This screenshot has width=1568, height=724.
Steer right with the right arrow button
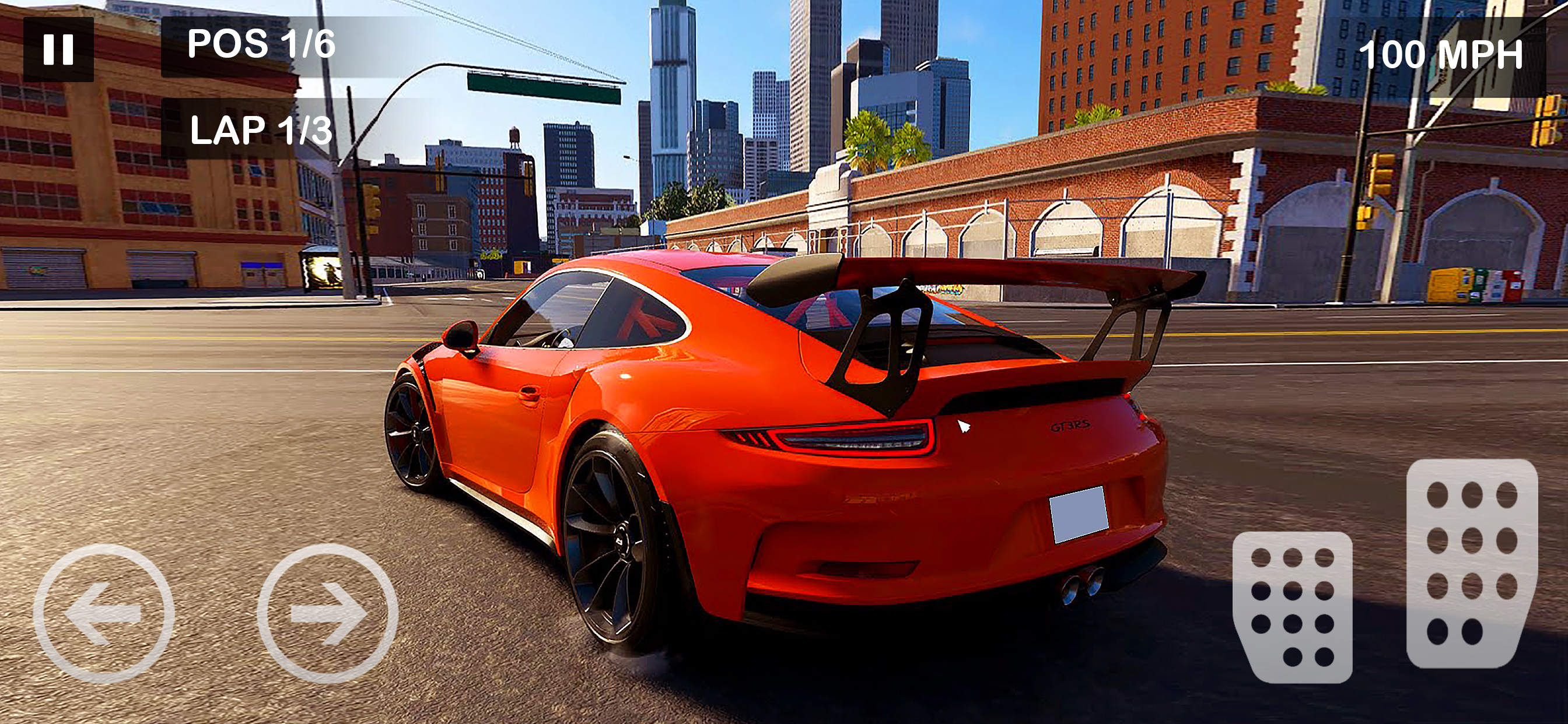click(327, 613)
